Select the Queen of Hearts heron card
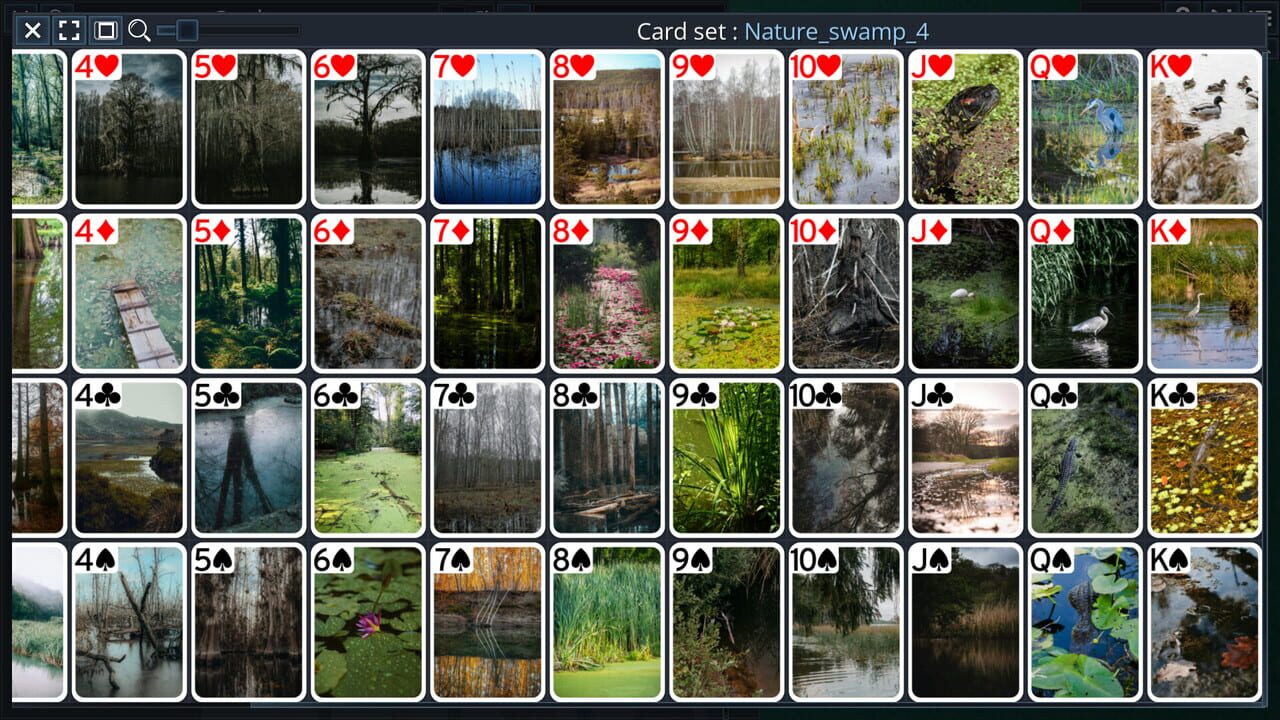 coord(1084,128)
